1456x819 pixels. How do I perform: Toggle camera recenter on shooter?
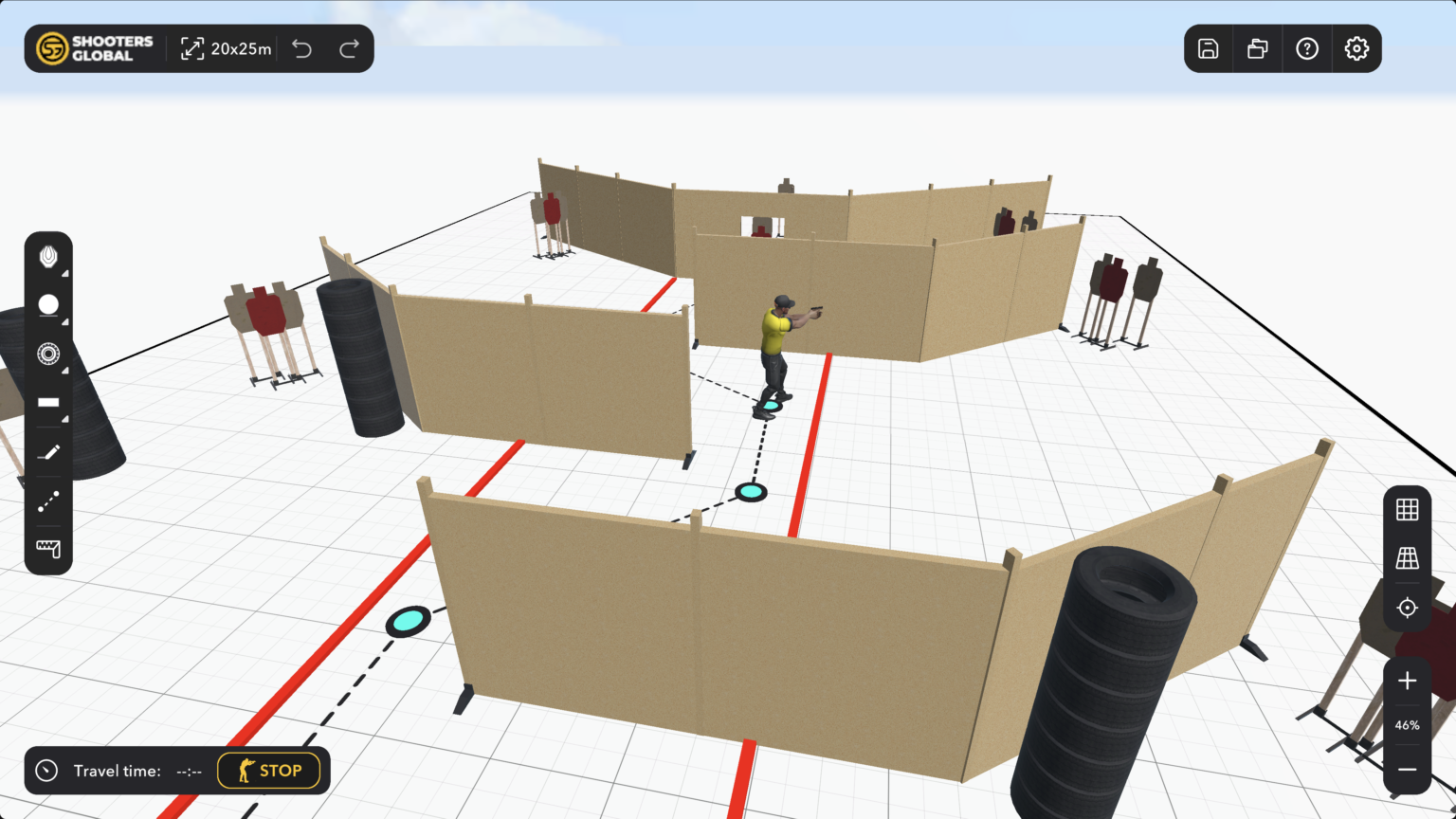(x=1407, y=608)
